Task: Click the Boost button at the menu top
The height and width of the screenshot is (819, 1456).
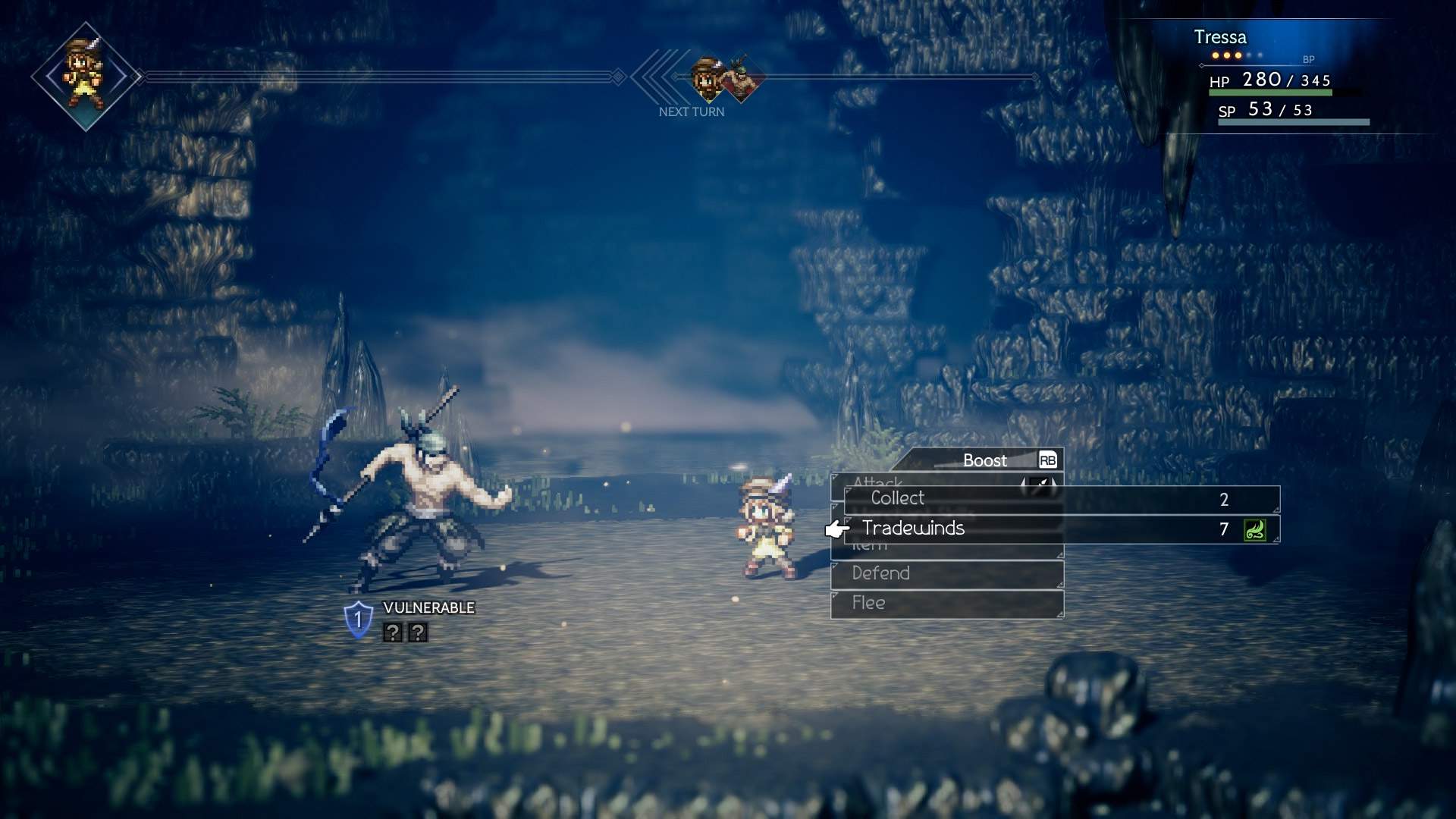Action: [984, 460]
